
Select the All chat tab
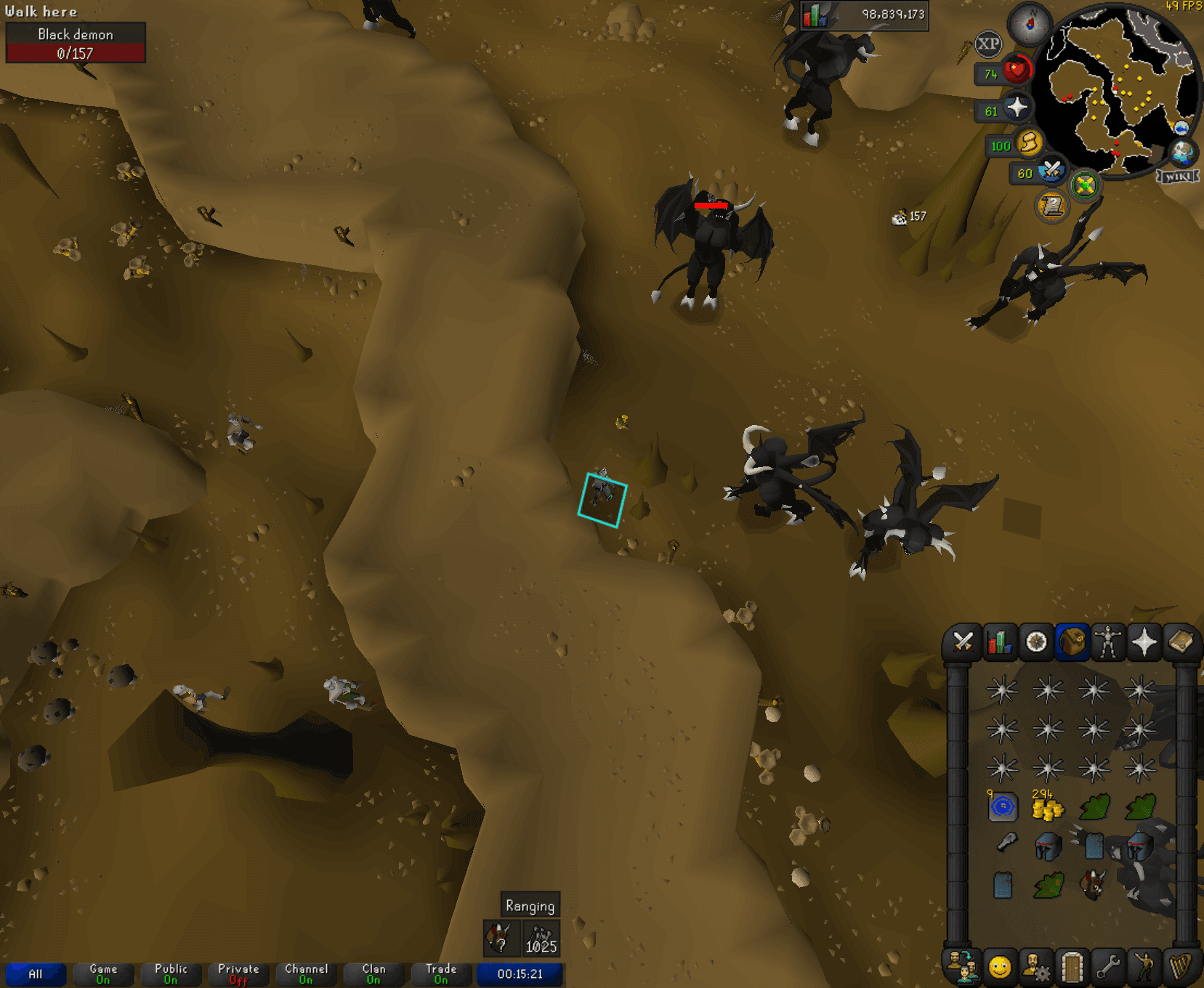coord(35,974)
